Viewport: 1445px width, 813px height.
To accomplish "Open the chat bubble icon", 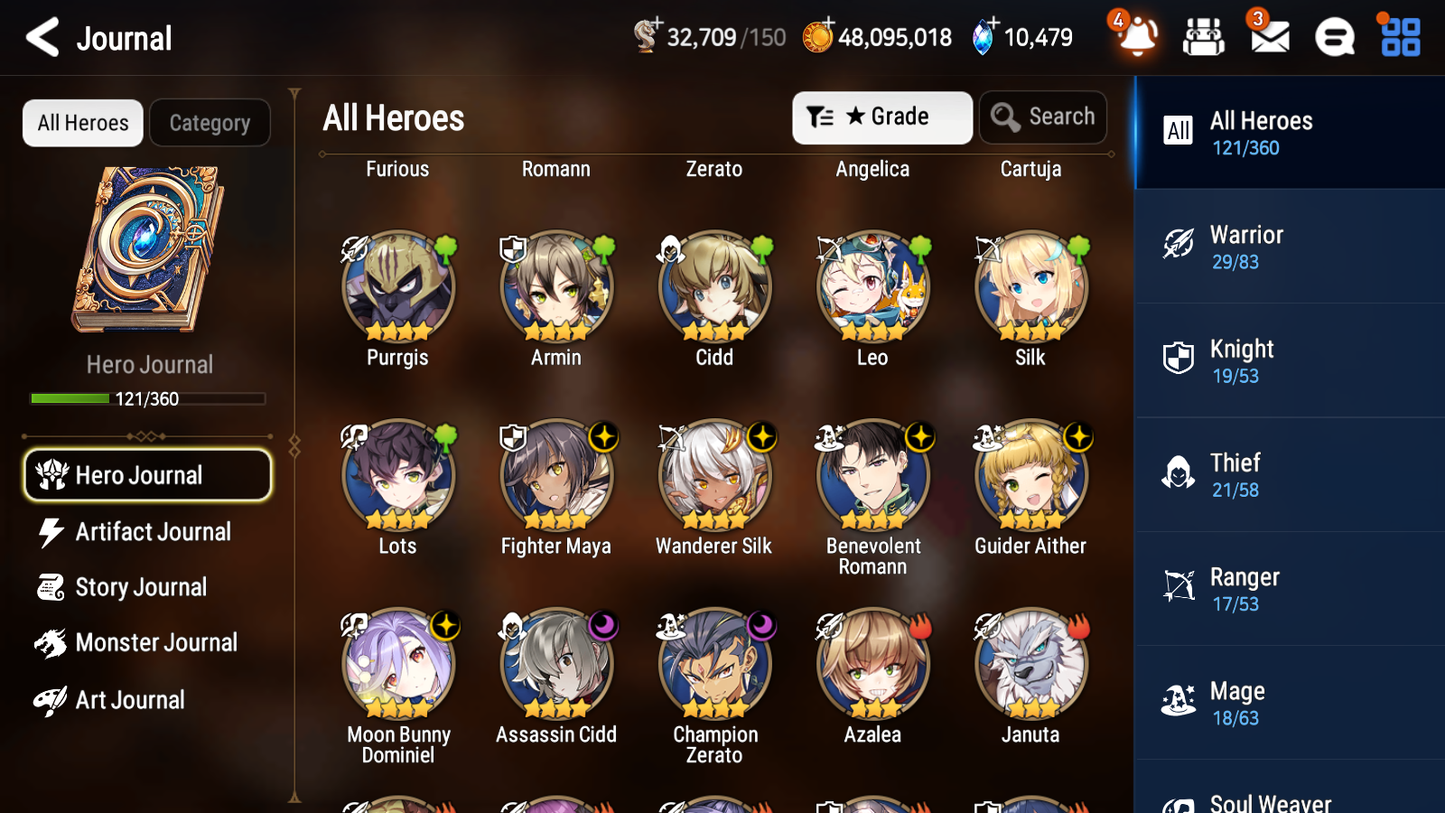I will click(1334, 36).
